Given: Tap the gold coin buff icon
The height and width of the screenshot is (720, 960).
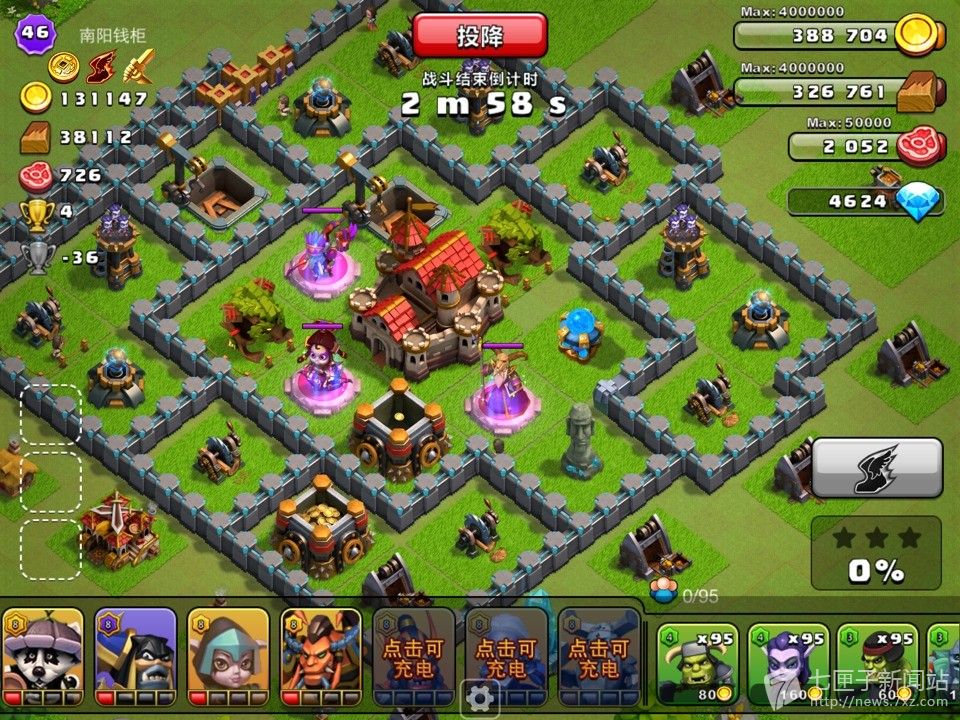Looking at the screenshot, I should tap(63, 67).
